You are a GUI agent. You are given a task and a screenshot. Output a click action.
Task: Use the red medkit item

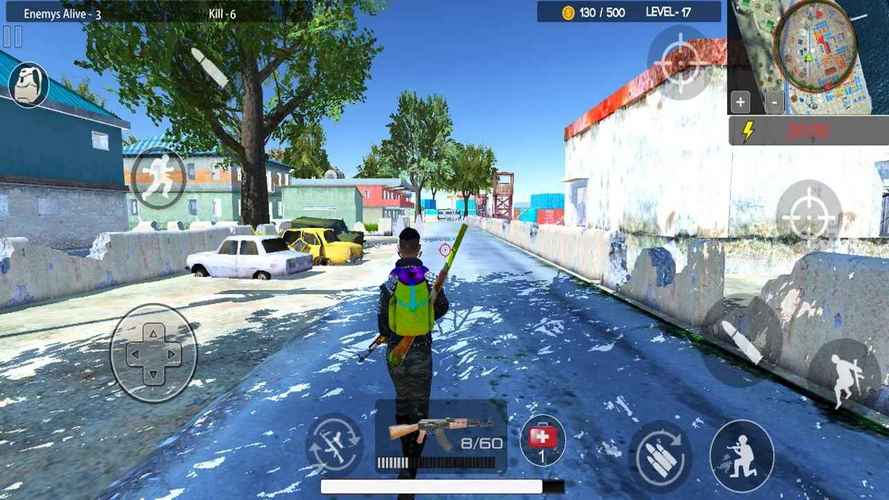(543, 440)
